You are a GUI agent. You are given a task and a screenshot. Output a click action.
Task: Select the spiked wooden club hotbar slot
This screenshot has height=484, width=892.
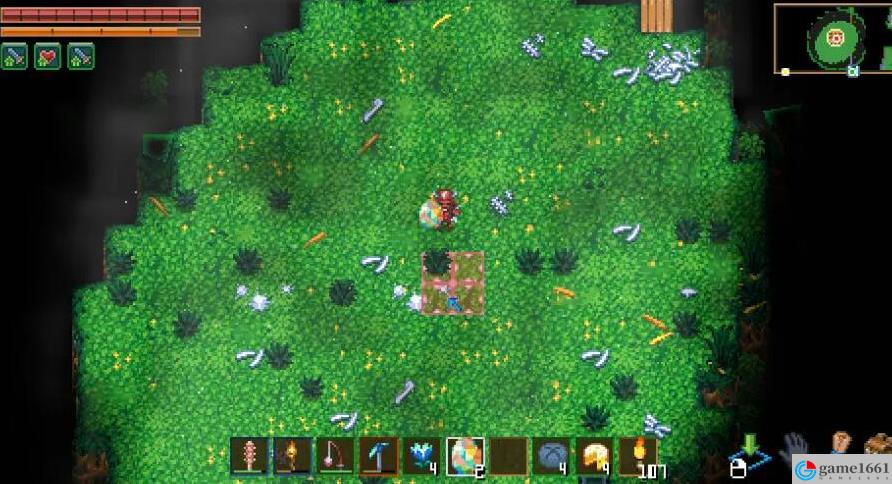coord(249,456)
